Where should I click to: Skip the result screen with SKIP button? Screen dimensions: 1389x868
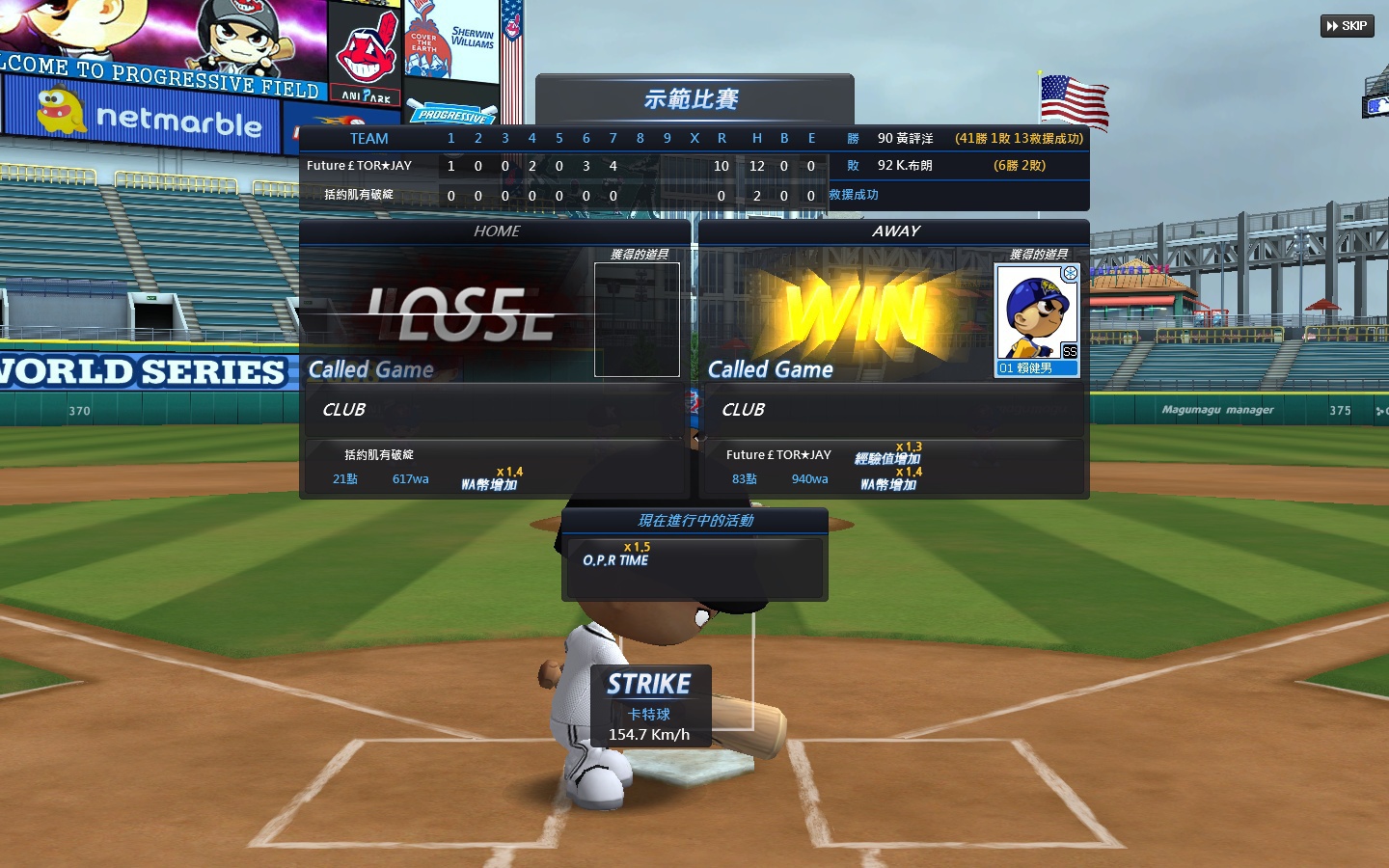(1347, 26)
